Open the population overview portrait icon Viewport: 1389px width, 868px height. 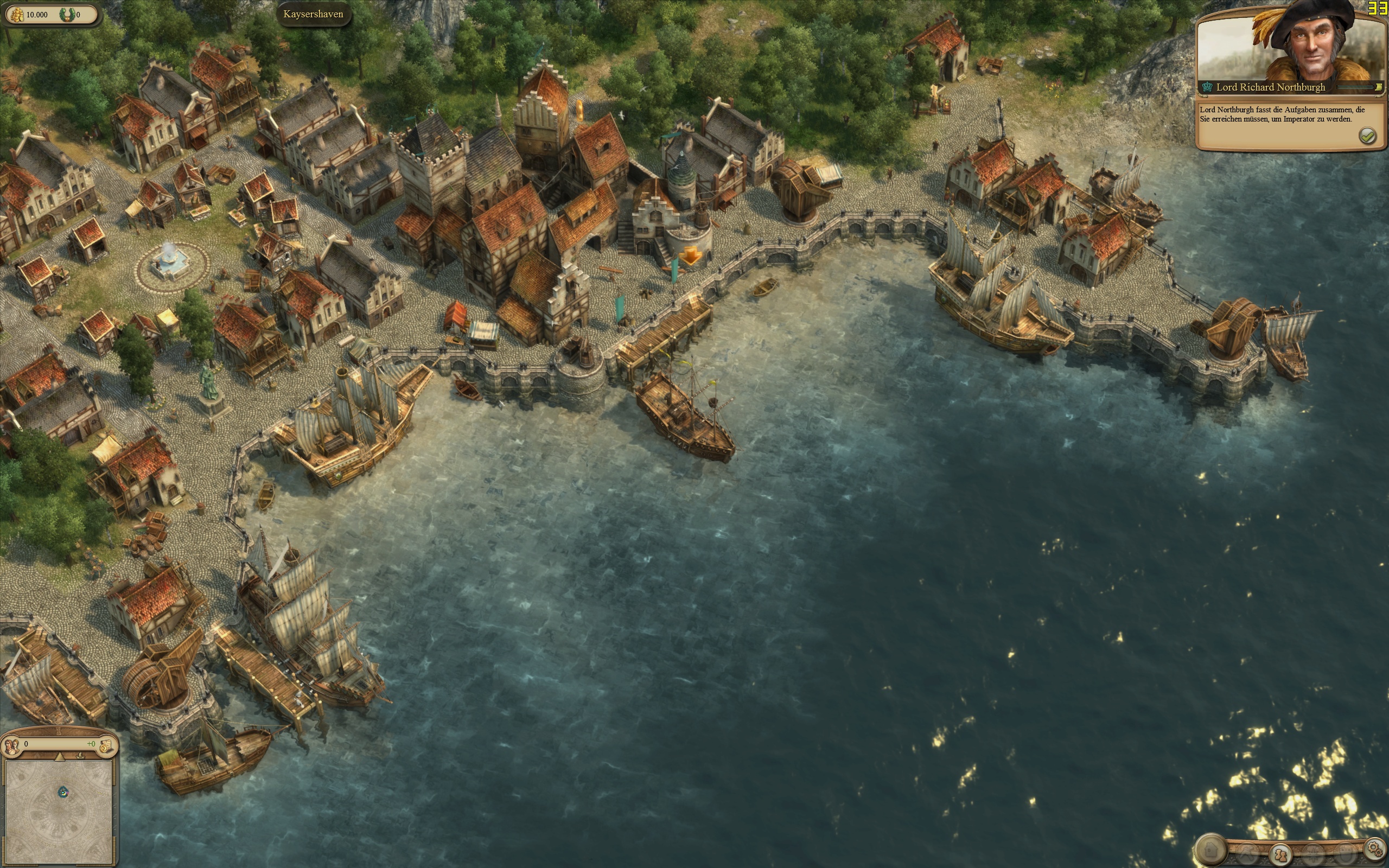click(x=12, y=746)
